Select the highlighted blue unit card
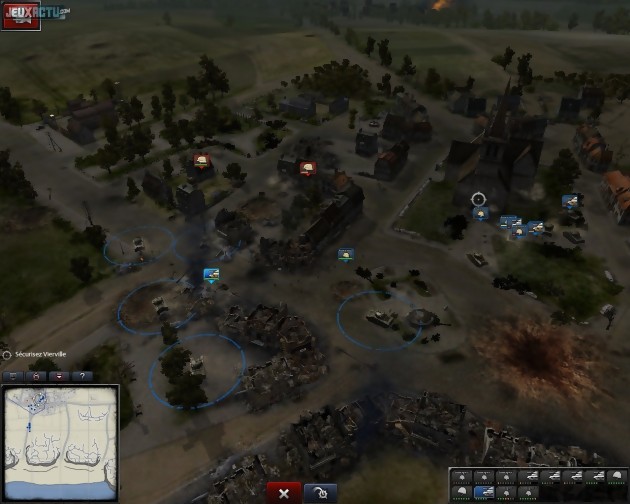 coord(484,491)
